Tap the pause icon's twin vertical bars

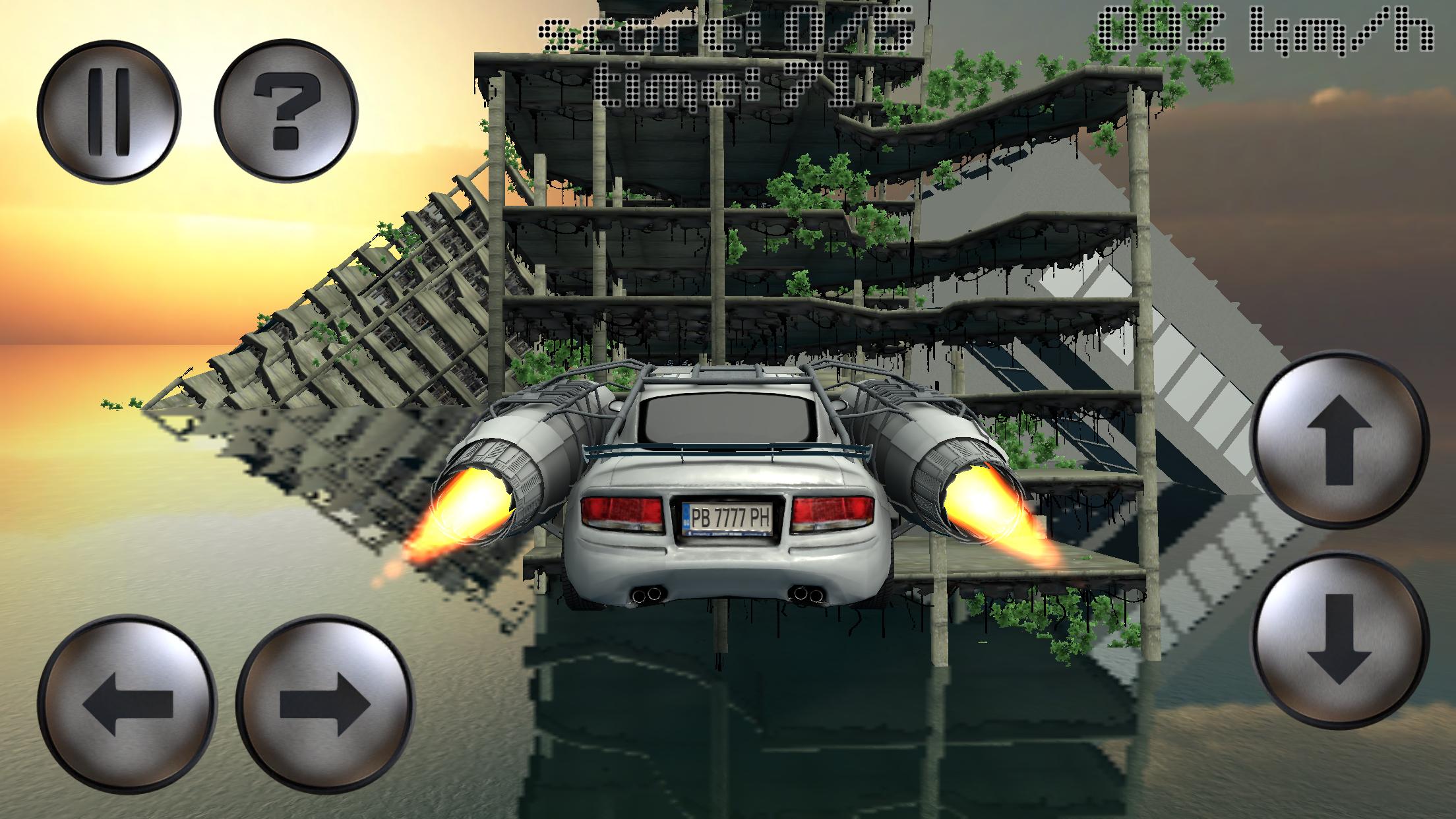(x=108, y=111)
